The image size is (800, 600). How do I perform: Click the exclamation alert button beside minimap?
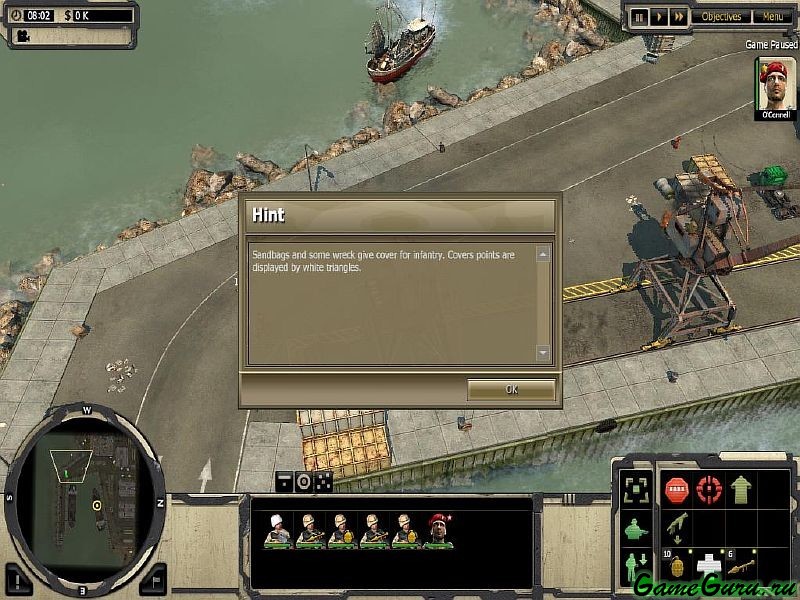19,577
